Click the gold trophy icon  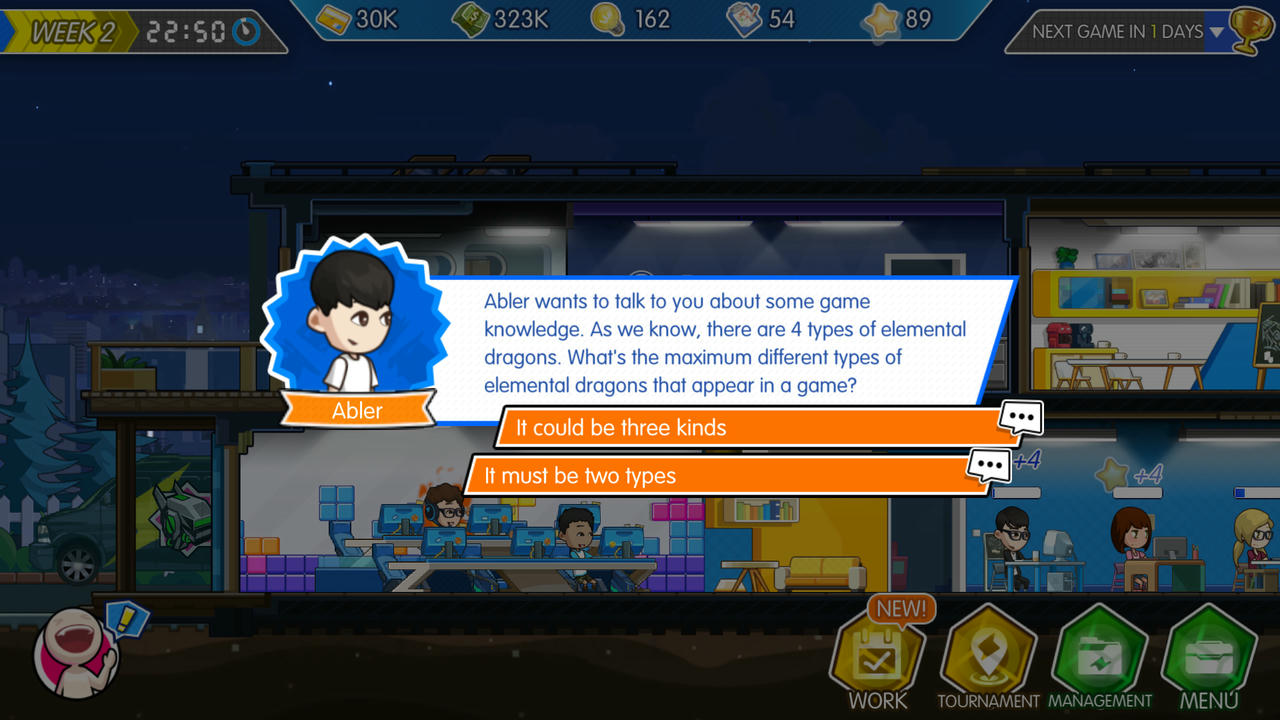[1250, 32]
